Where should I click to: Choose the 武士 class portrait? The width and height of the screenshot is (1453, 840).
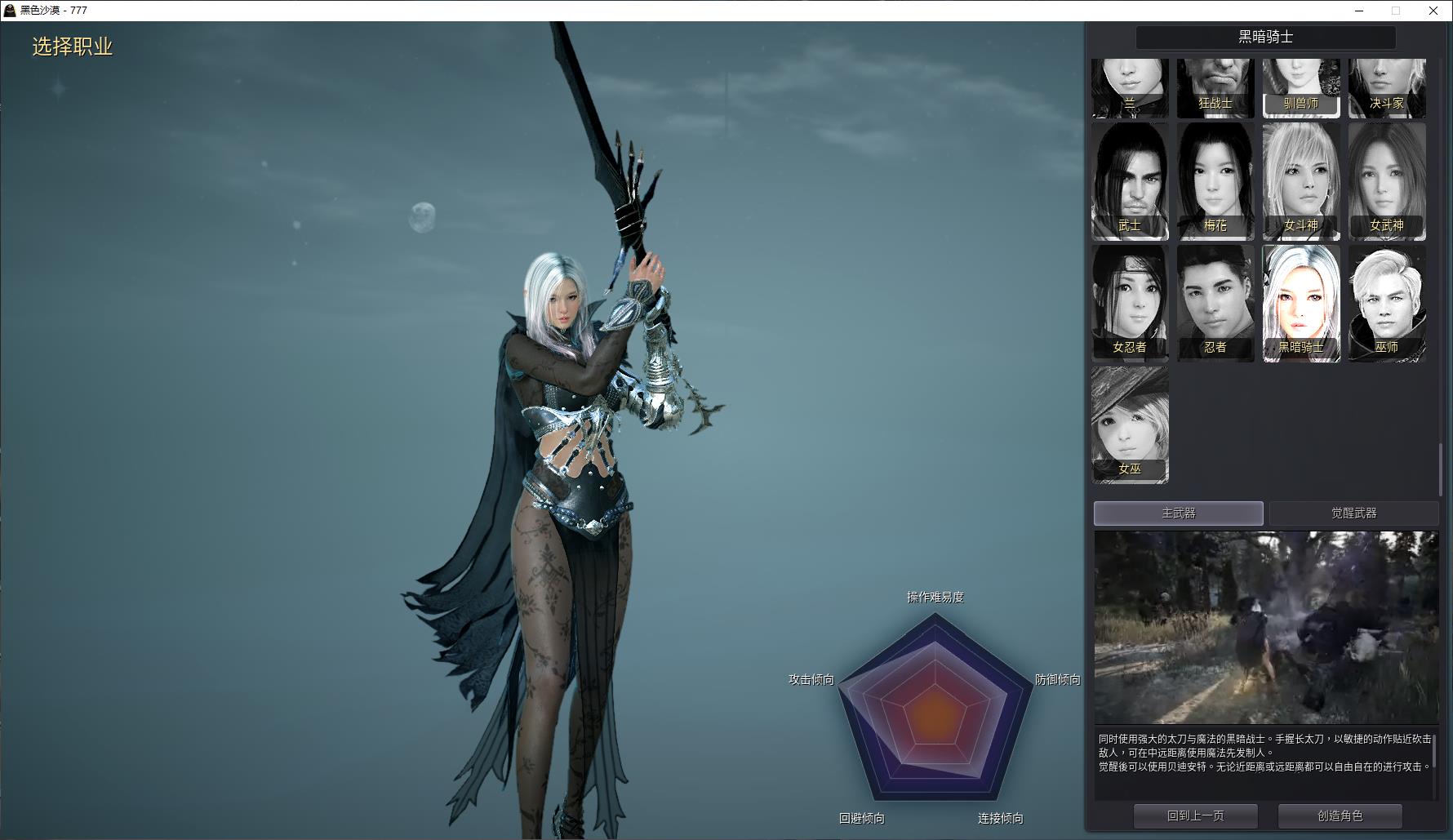pyautogui.click(x=1130, y=181)
